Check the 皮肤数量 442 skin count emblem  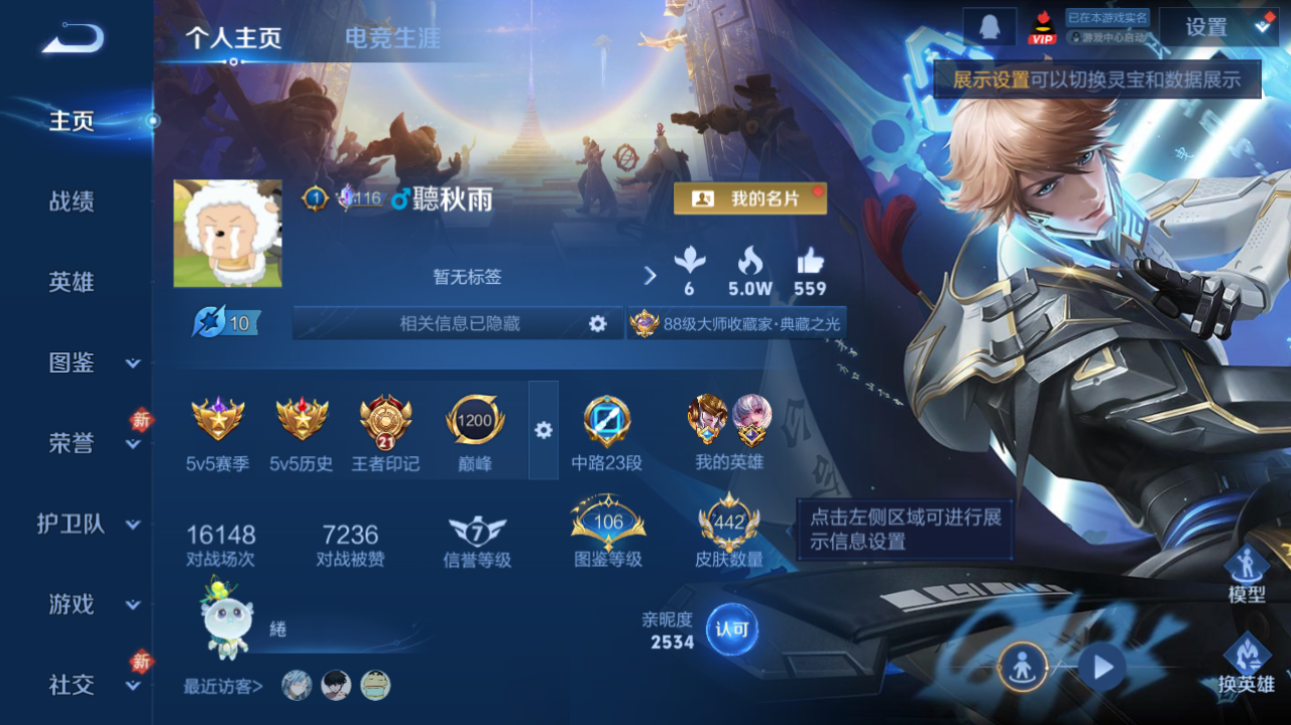(729, 524)
